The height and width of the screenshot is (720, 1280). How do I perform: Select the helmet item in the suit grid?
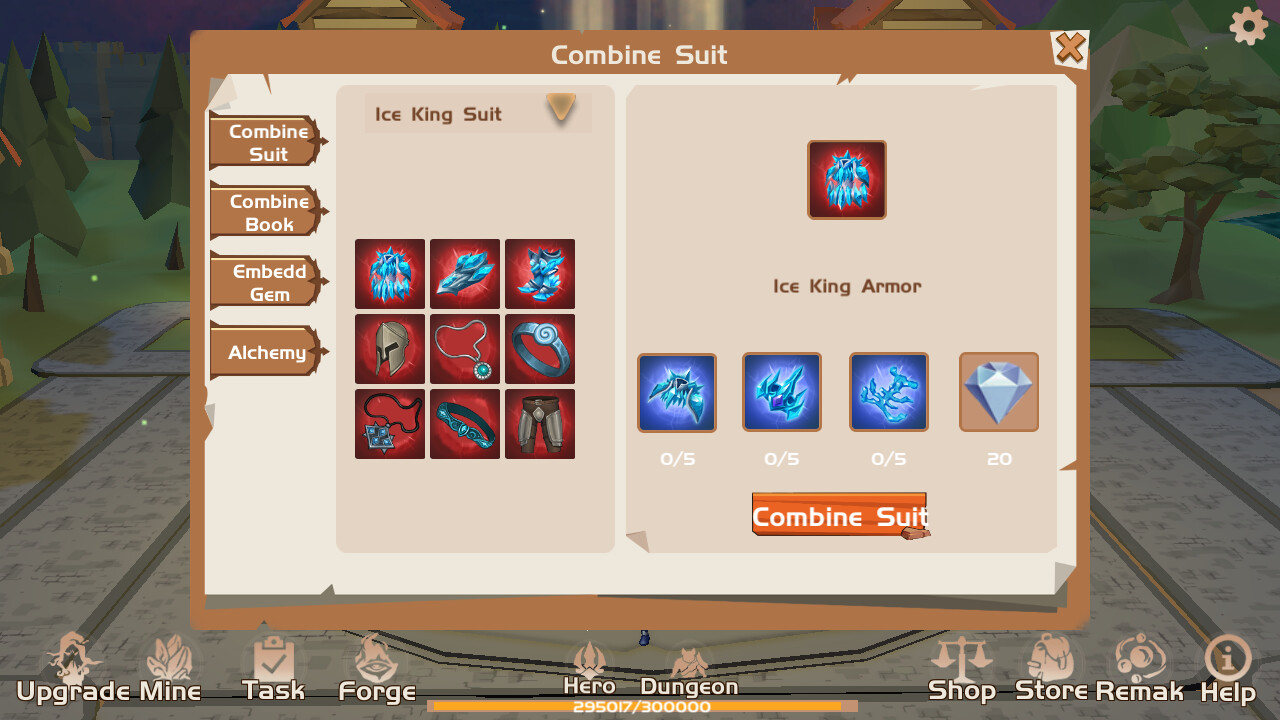coord(390,349)
